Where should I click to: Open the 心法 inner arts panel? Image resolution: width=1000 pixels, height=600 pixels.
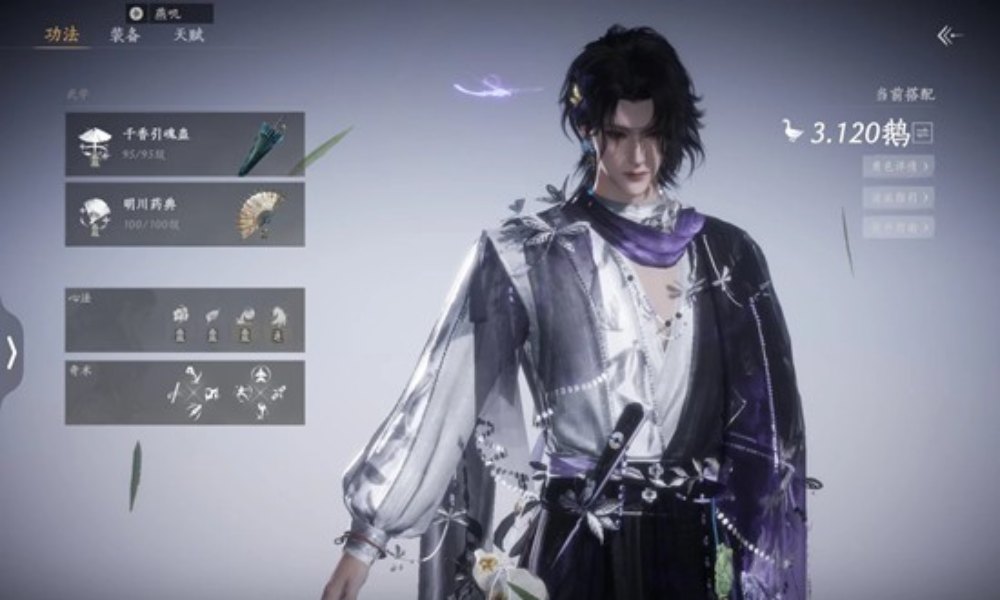pos(185,320)
